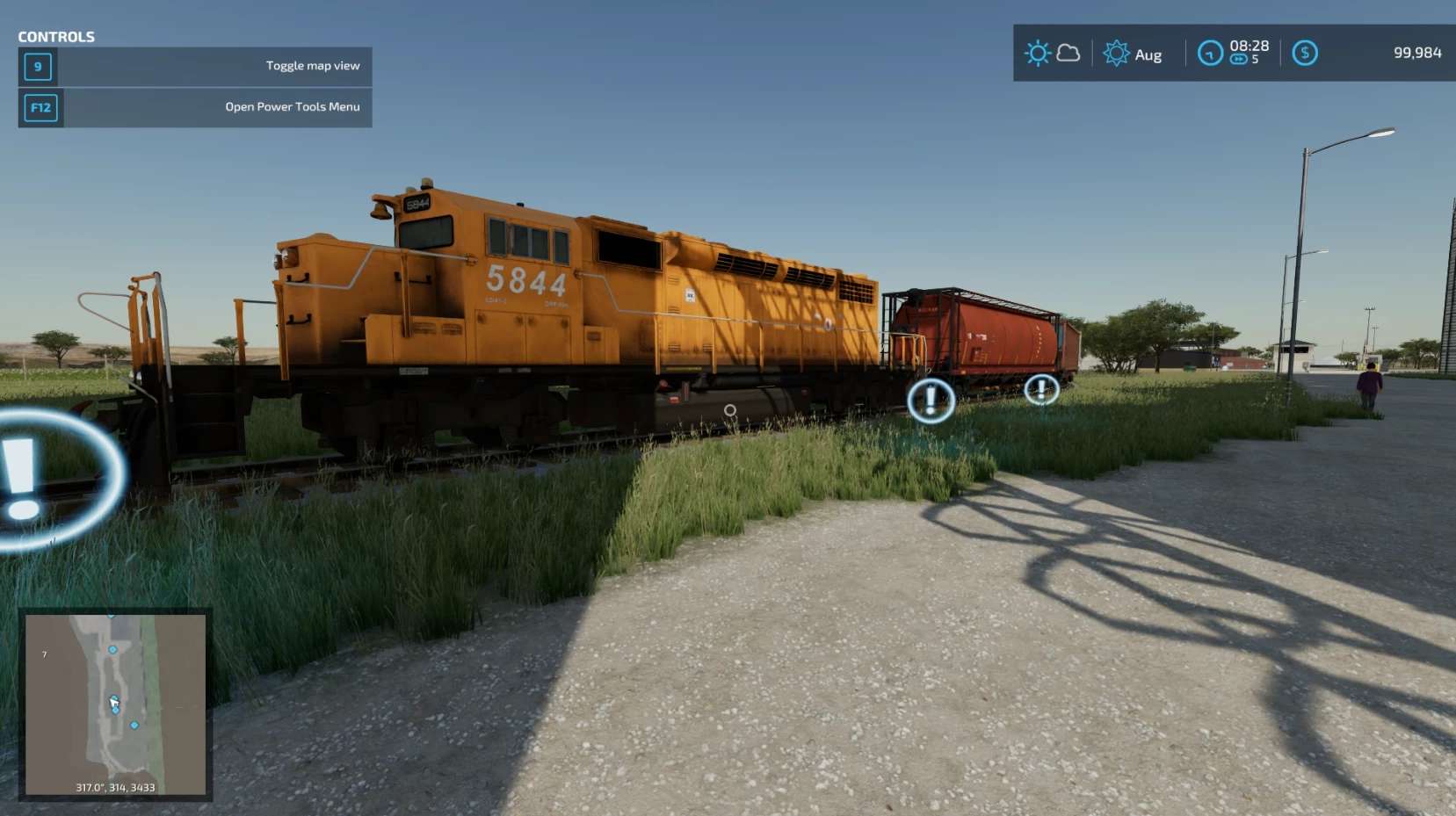Select the season sun icon beside Aug
Image resolution: width=1456 pixels, height=816 pixels.
pyautogui.click(x=1116, y=54)
